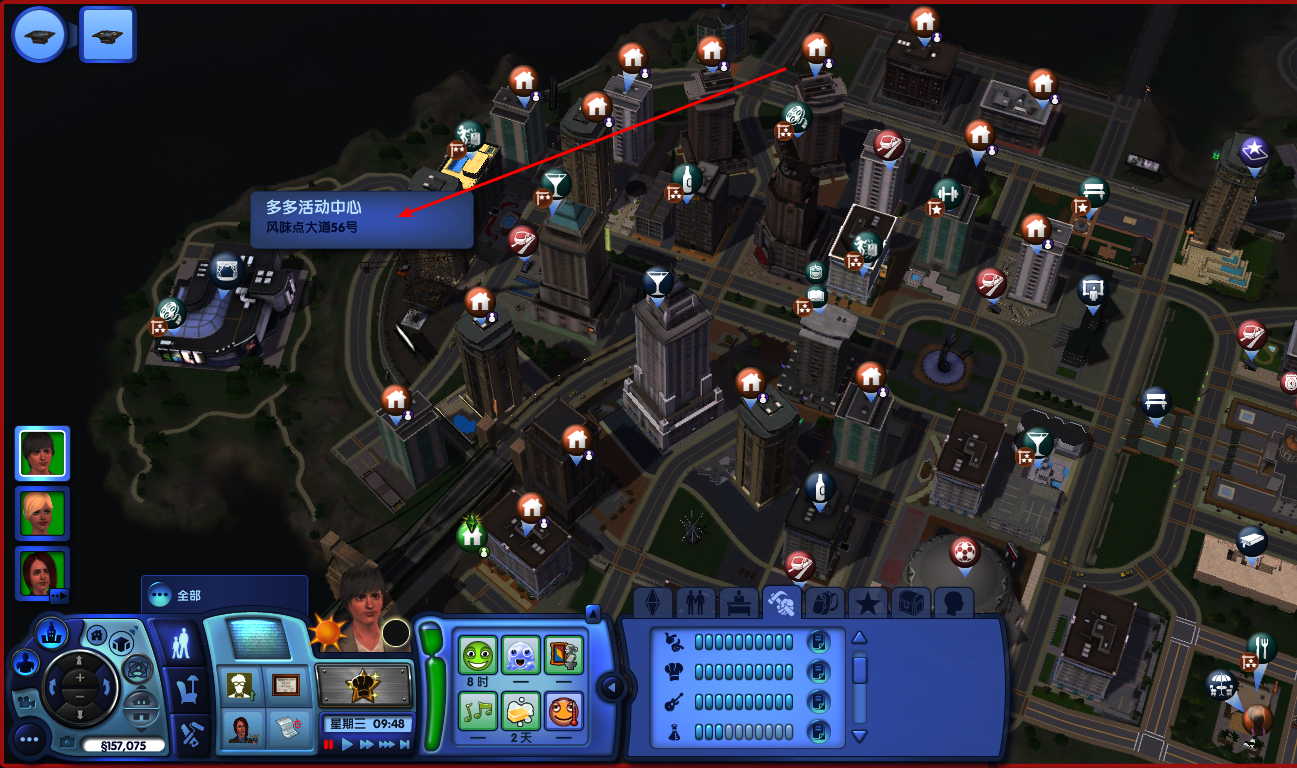The height and width of the screenshot is (768, 1297).
Task: Open the three-dots options menu button
Action: [x=30, y=740]
